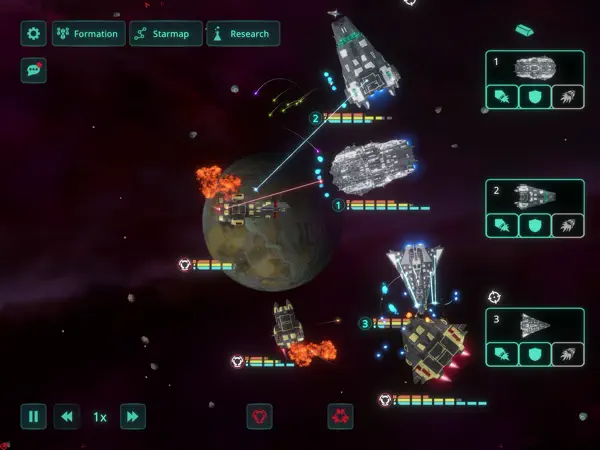Speed up the game with fast-forward

pyautogui.click(x=132, y=416)
